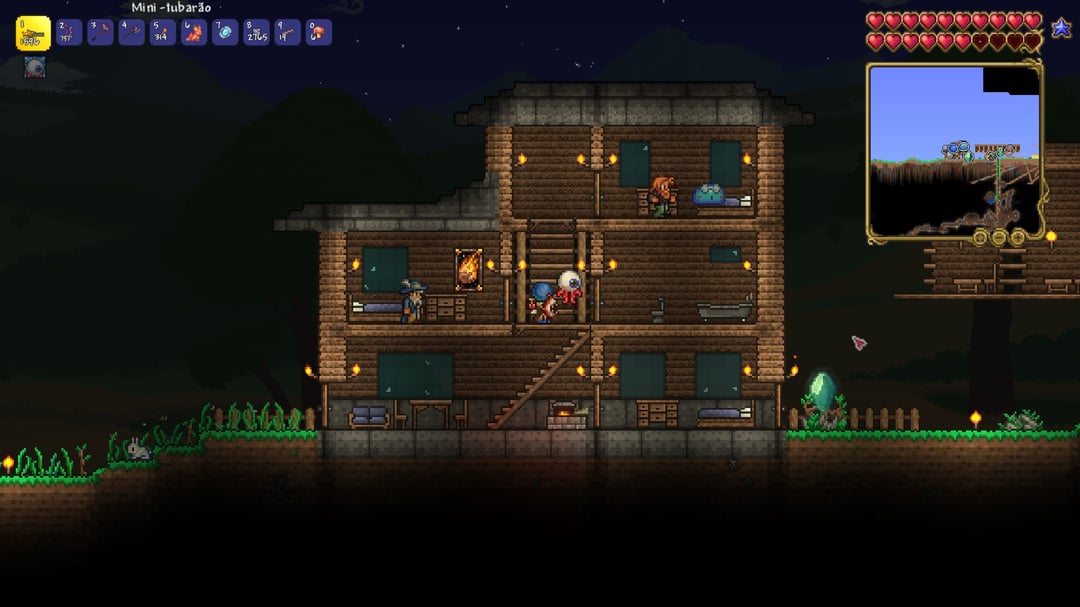This screenshot has width=1080, height=607.
Task: Pick the orange fox item slot
Action: 194,33
